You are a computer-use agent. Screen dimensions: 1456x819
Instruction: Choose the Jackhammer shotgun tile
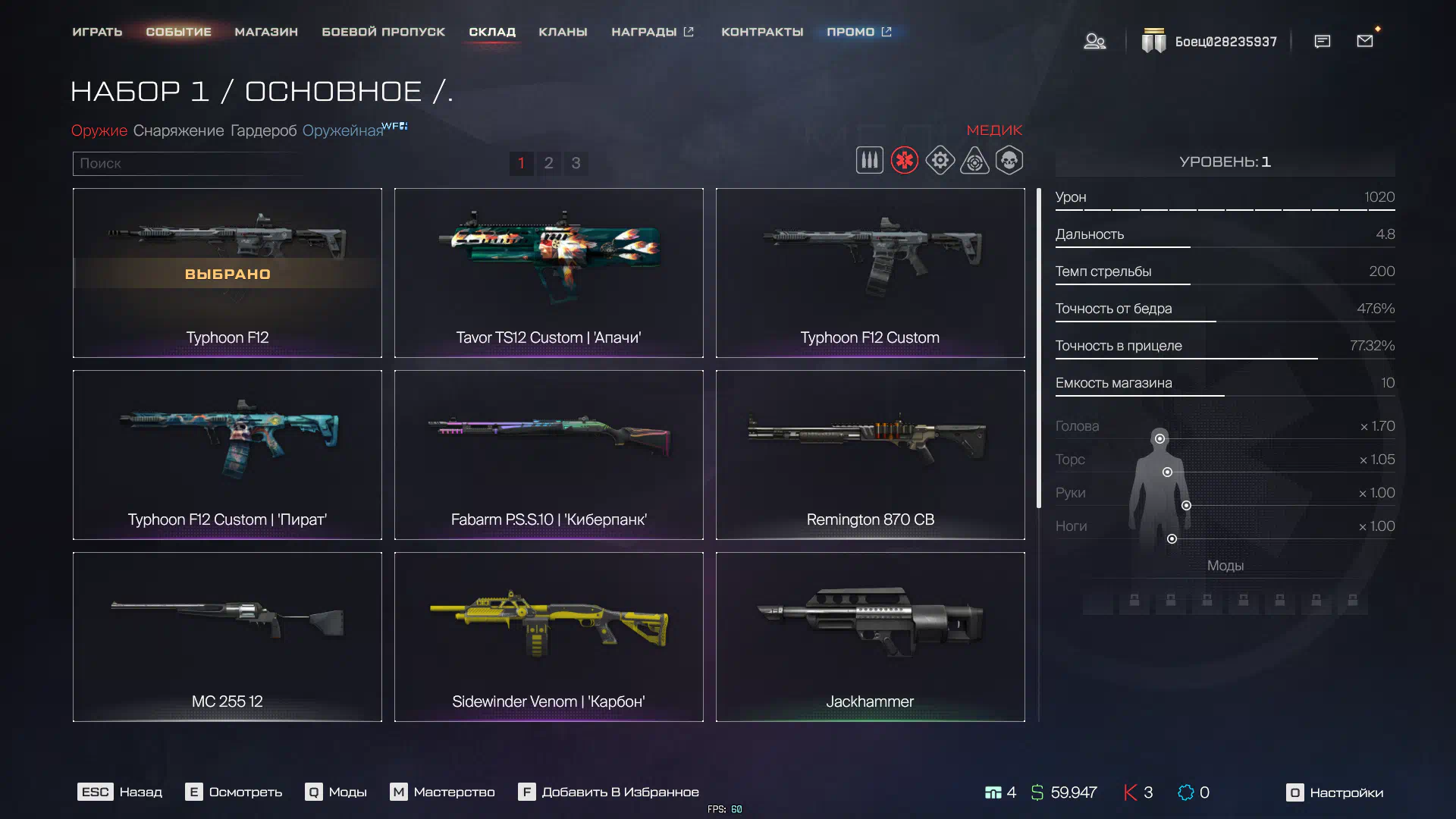coord(870,637)
